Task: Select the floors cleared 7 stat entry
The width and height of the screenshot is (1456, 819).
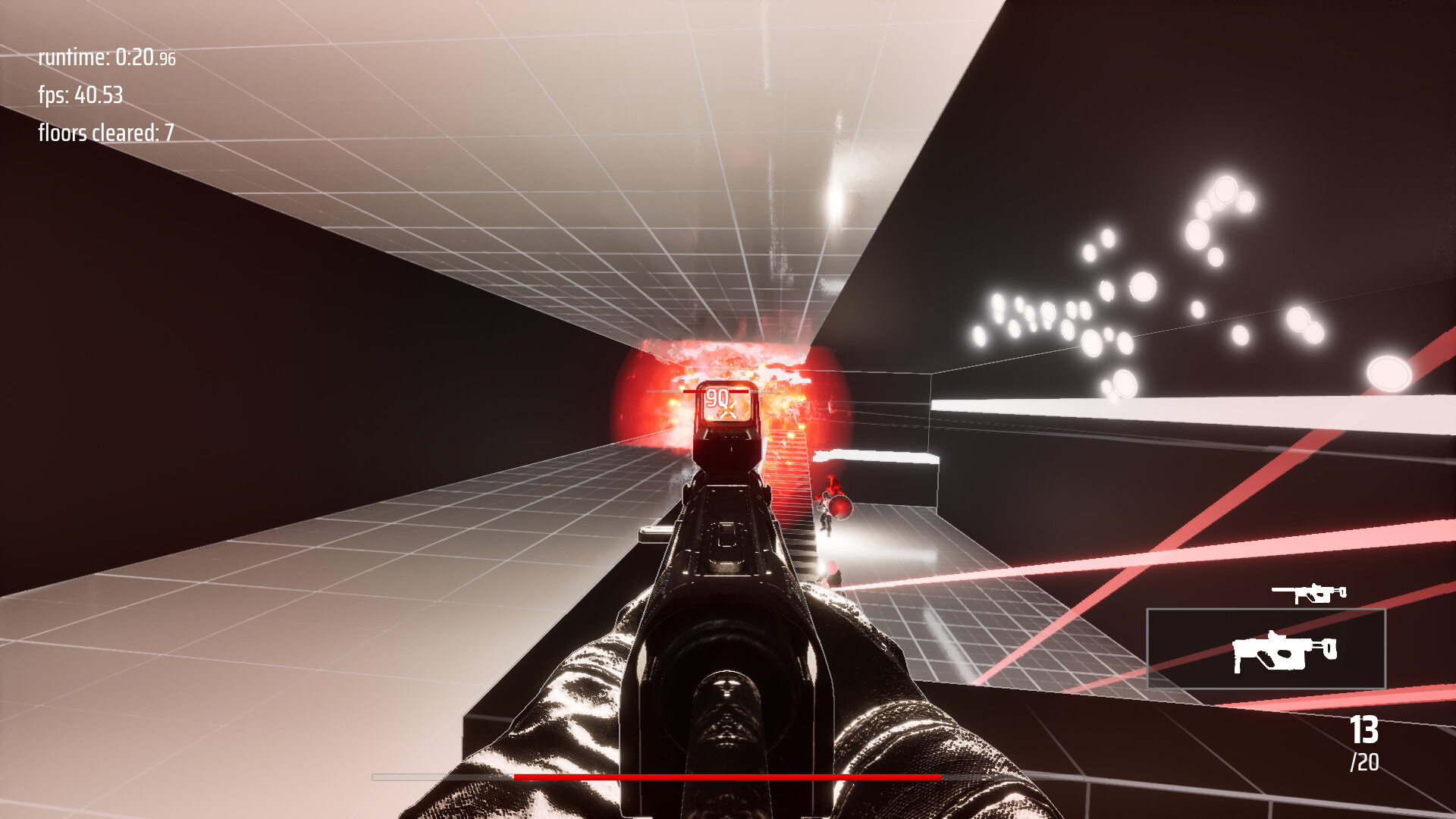Action: [105, 134]
